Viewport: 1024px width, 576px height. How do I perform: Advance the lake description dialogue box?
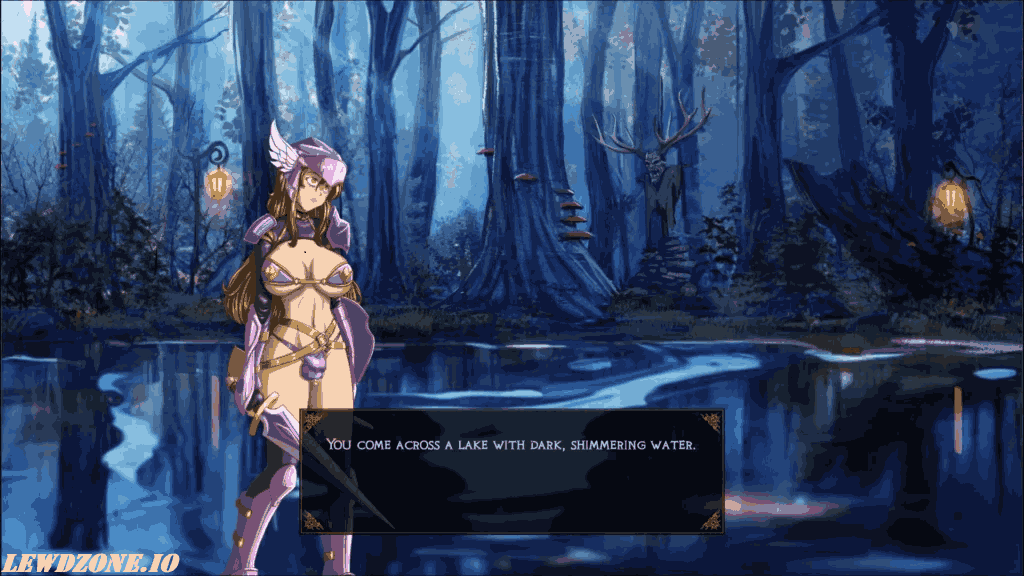click(511, 470)
